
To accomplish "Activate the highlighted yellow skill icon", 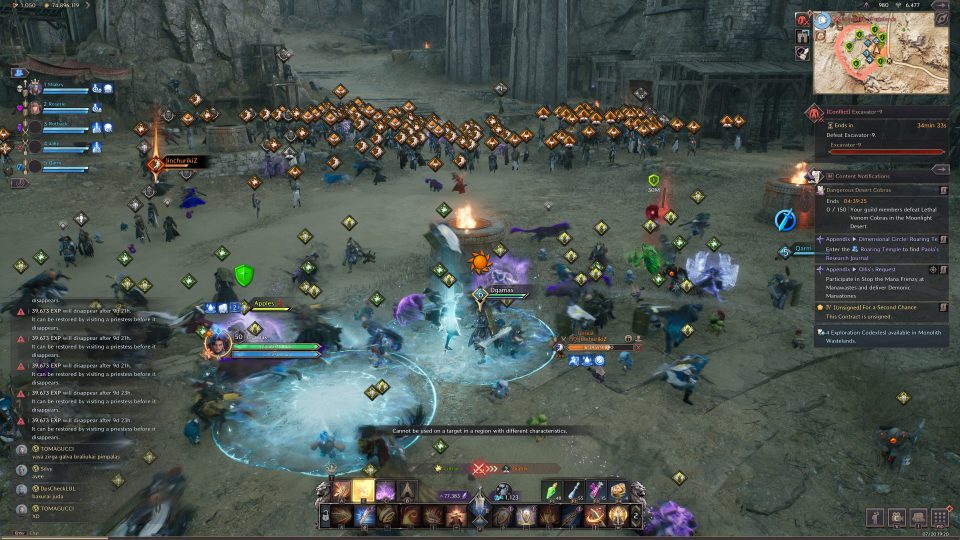I will coord(364,490).
